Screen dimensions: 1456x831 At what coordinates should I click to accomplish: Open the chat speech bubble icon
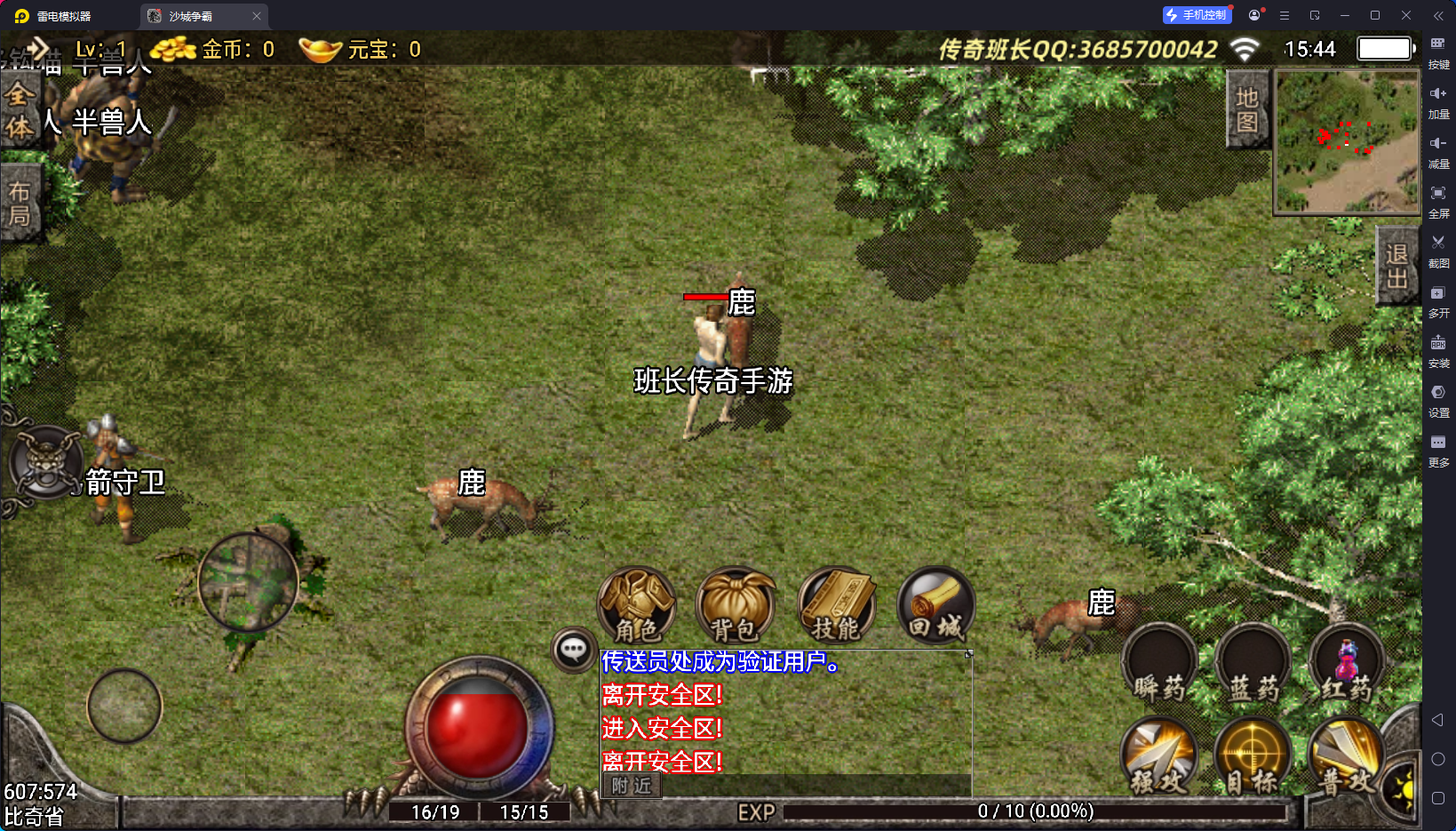tap(573, 651)
